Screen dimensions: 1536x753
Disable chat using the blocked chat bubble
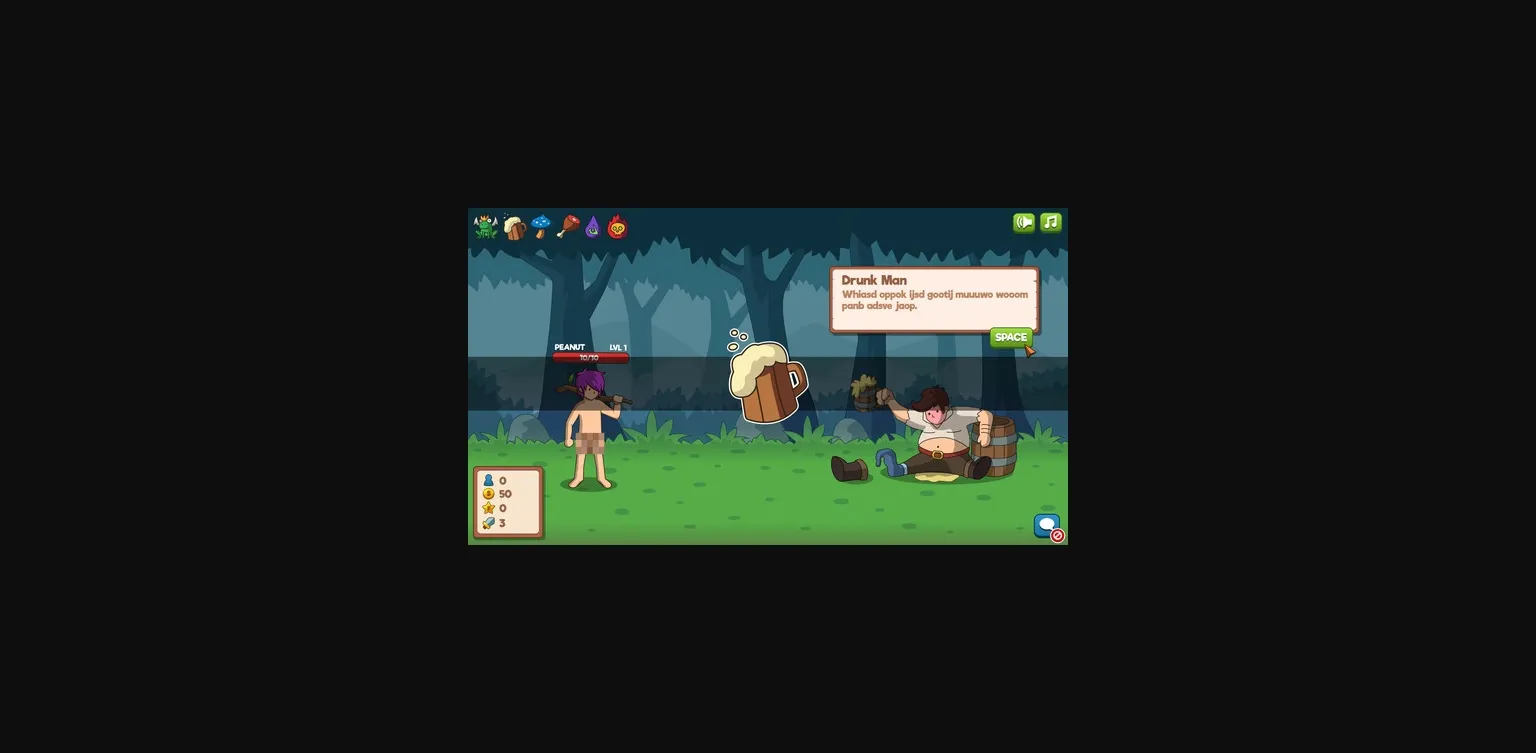coord(1056,536)
